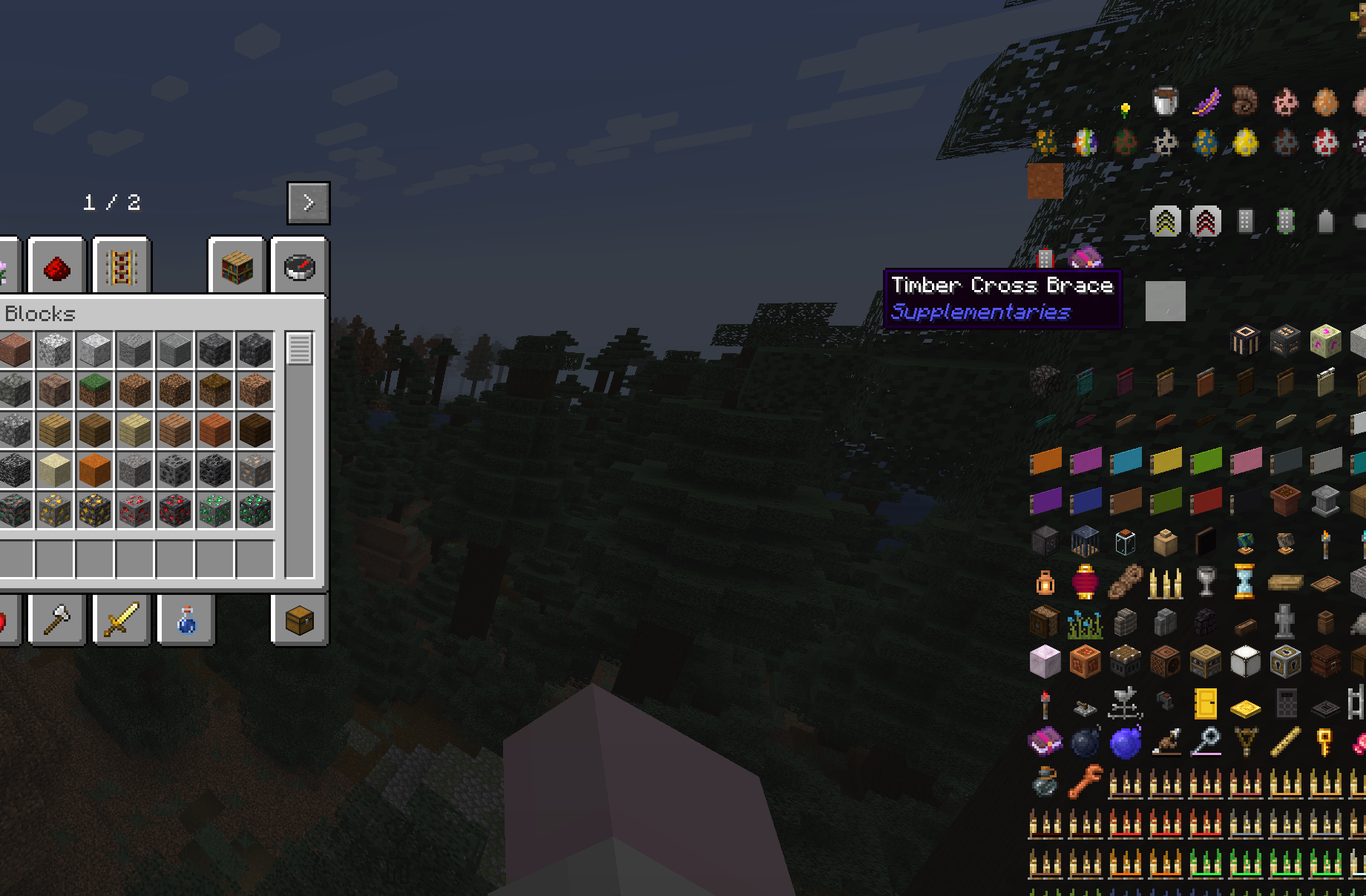The image size is (1366, 896).
Task: Select the orange banner swatch
Action: coord(1045,461)
